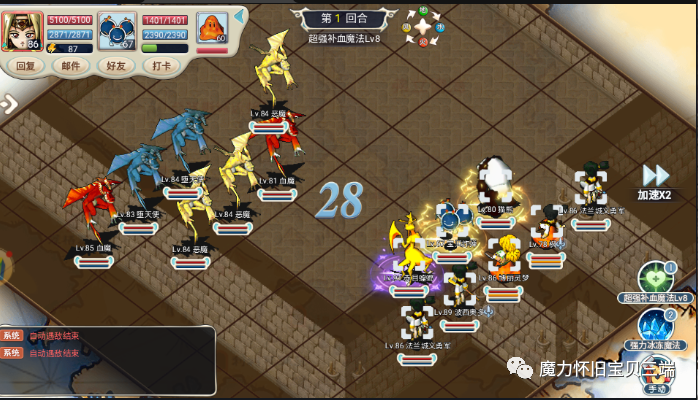The height and width of the screenshot is (400, 698).
Task: Activate the 超强补血魔法Lv8 healing skill
Action: click(654, 279)
